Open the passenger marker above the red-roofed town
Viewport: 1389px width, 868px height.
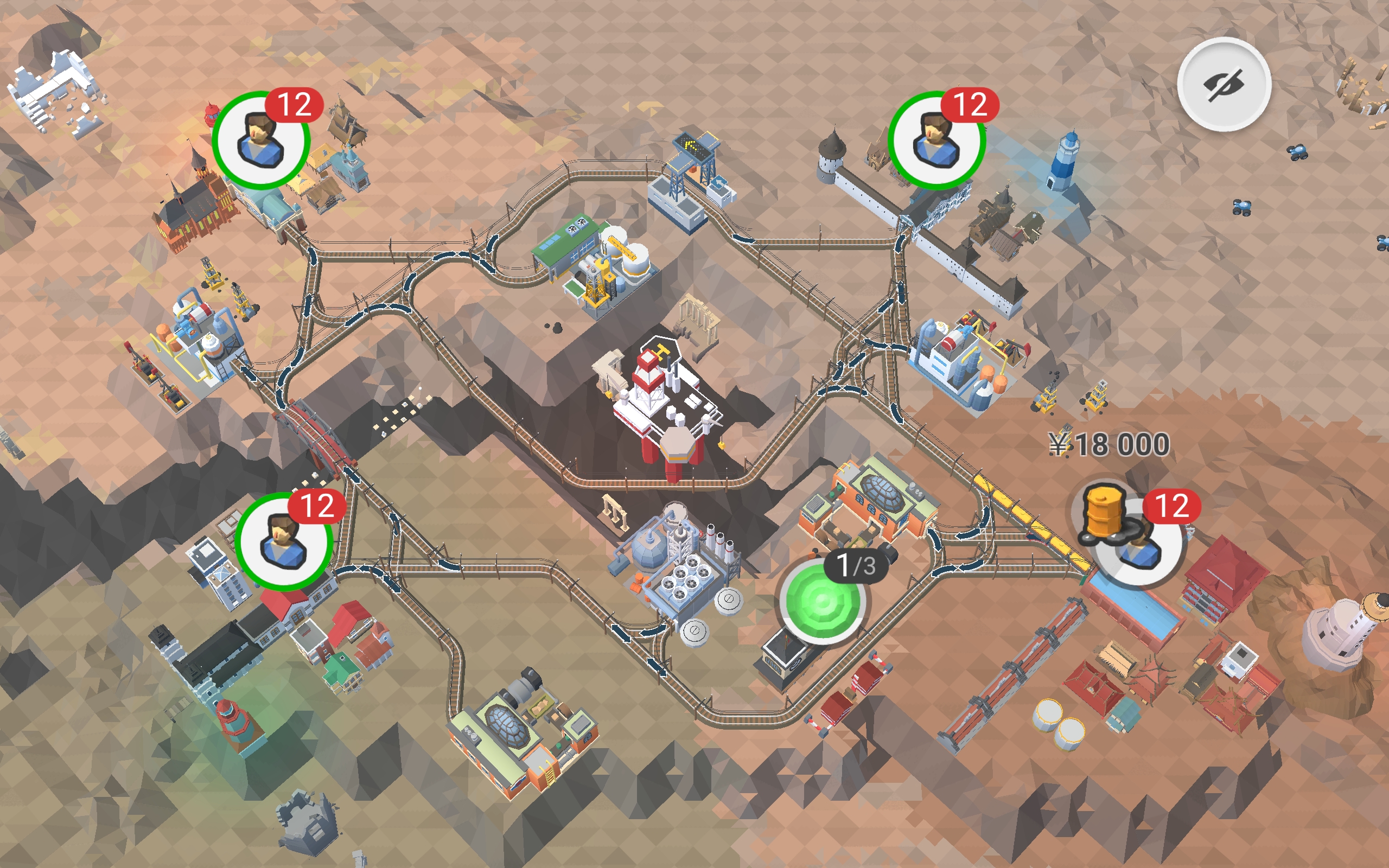click(x=284, y=542)
